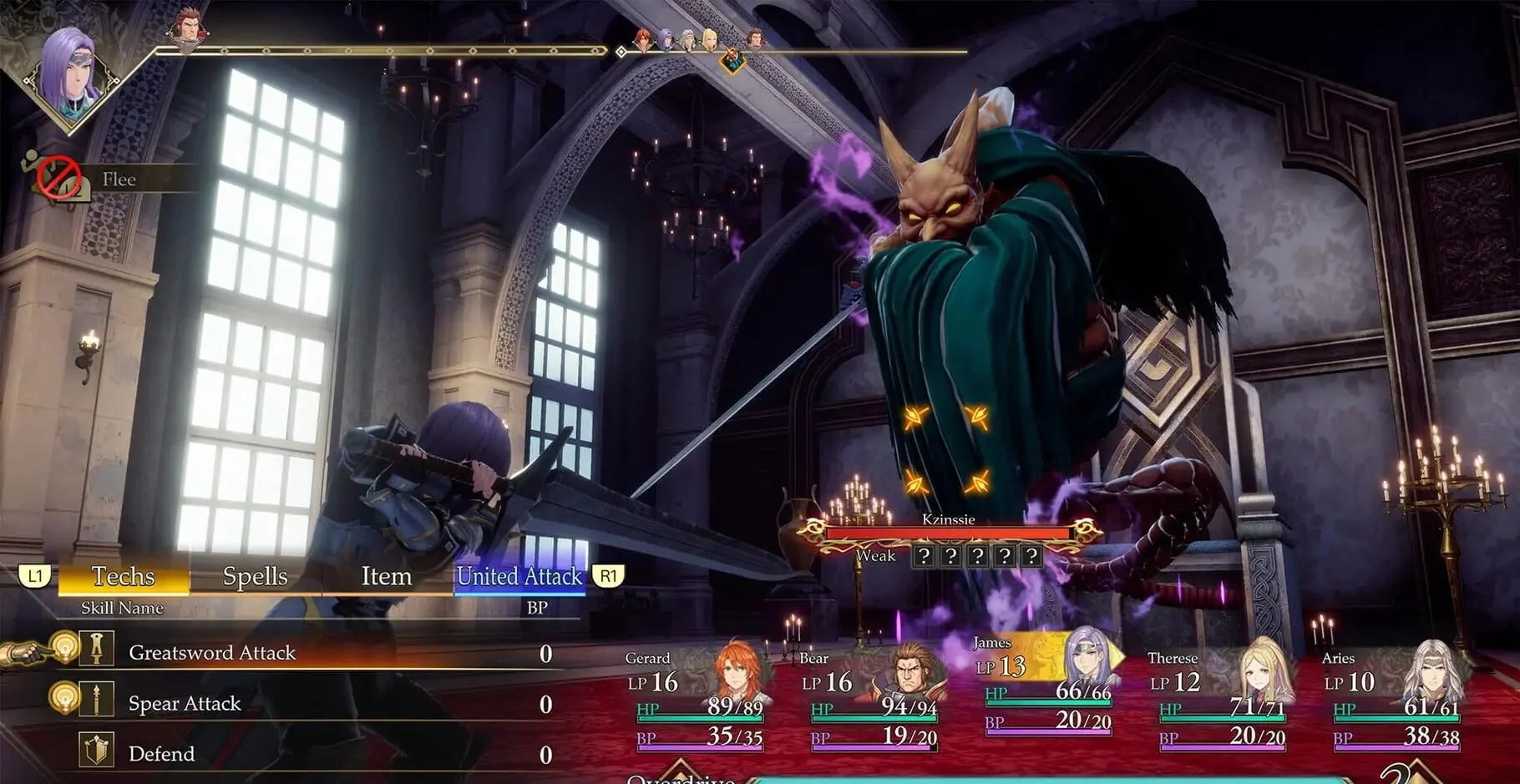Screen dimensions: 1520x784
Task: Select Gerard's party status panel
Action: click(697, 697)
